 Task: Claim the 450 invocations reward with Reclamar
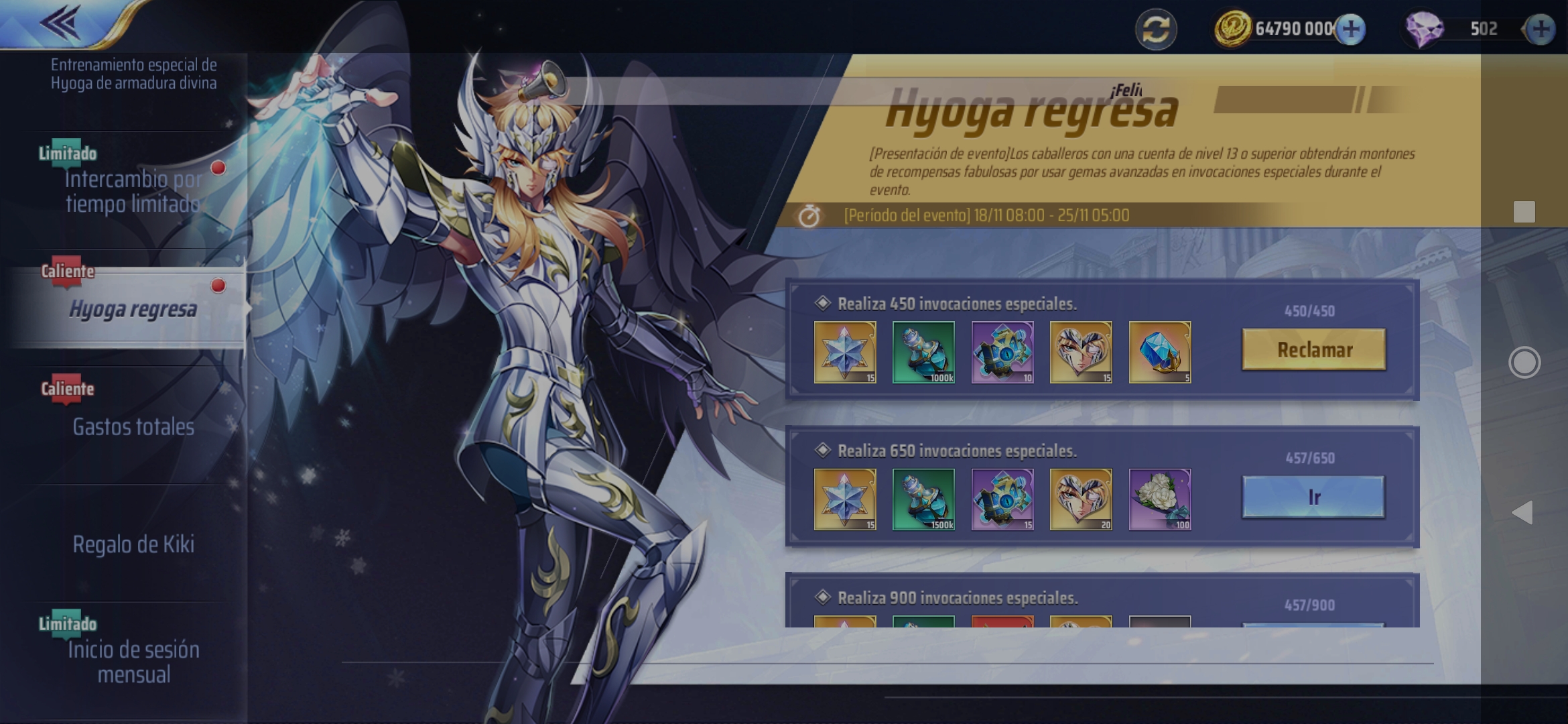coord(1313,349)
